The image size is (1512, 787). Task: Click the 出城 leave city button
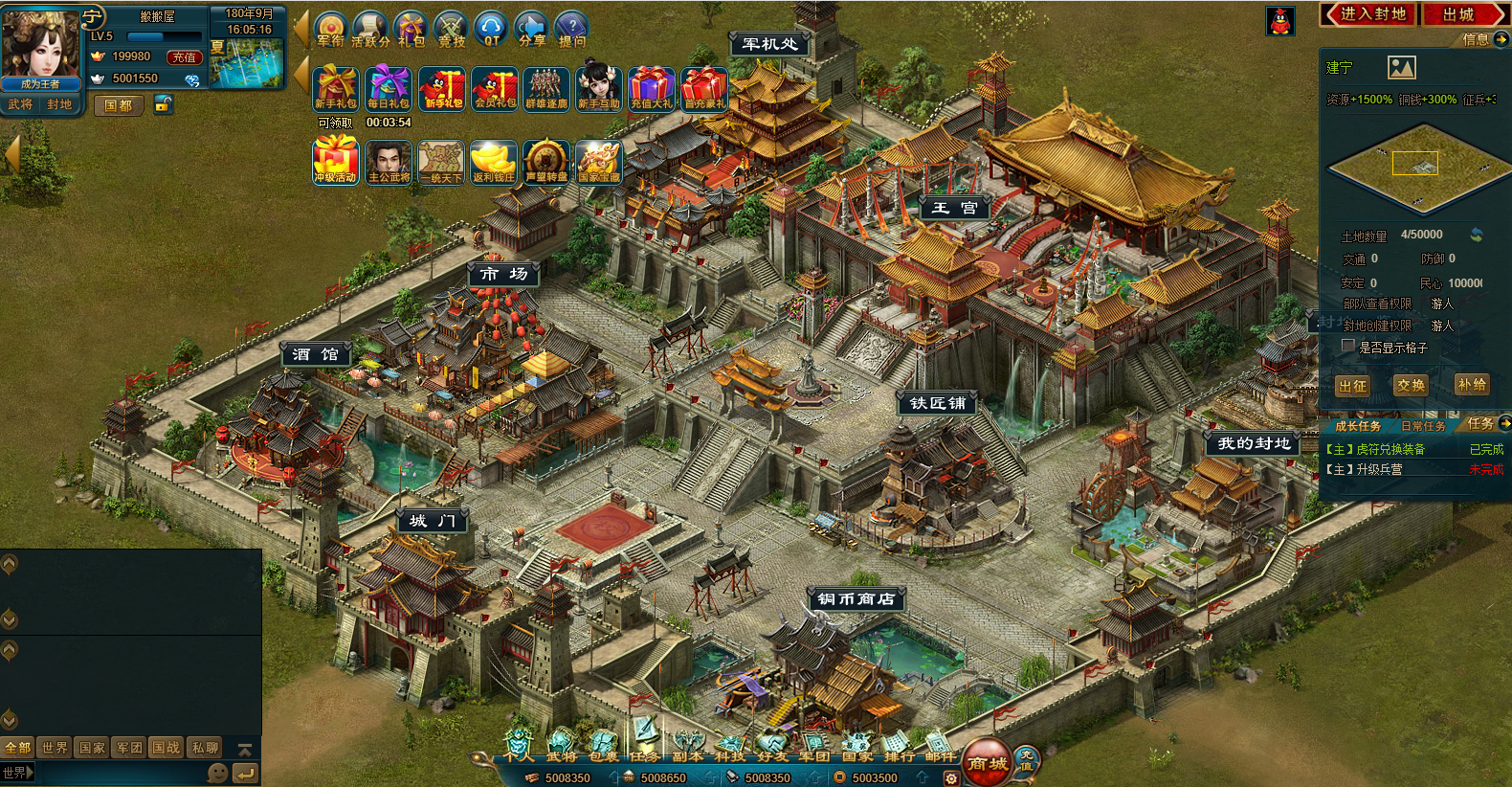(x=1461, y=14)
